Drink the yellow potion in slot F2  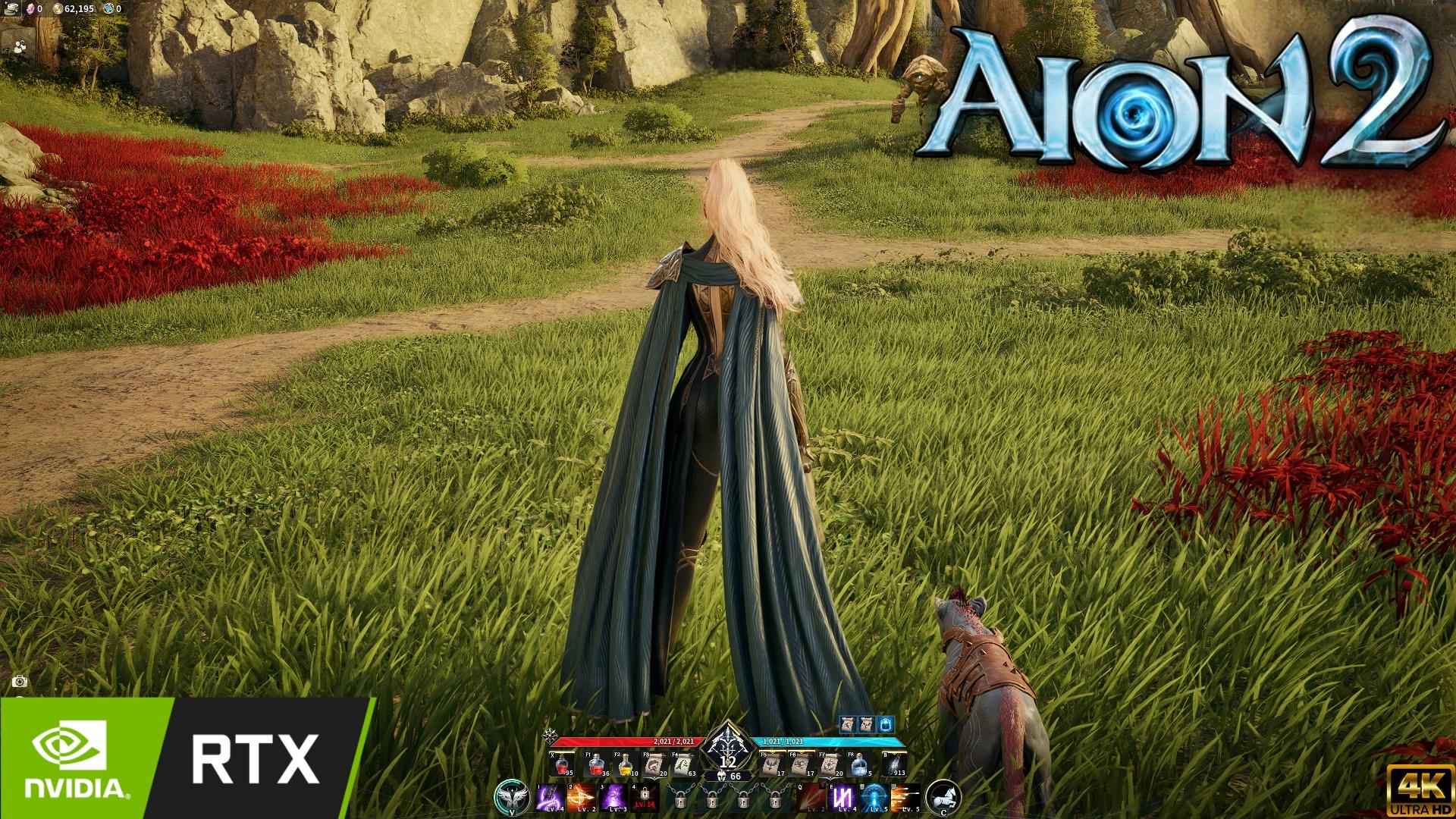pyautogui.click(x=625, y=765)
